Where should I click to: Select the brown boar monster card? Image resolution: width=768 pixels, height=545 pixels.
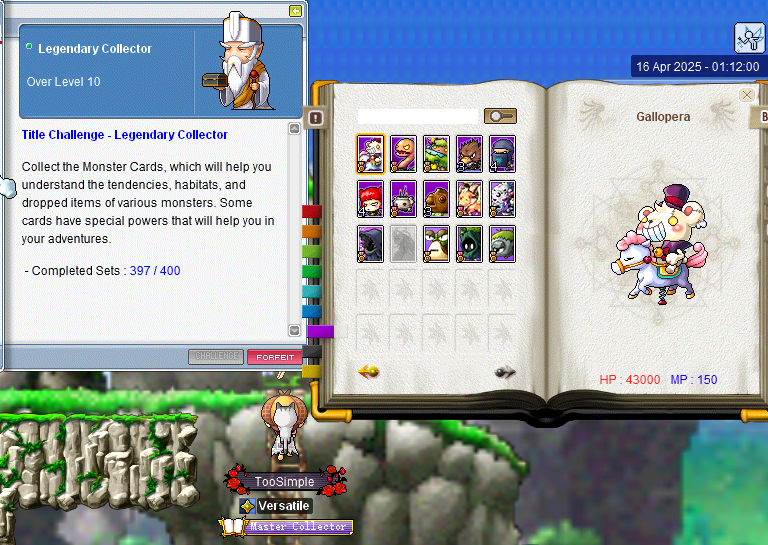point(469,154)
